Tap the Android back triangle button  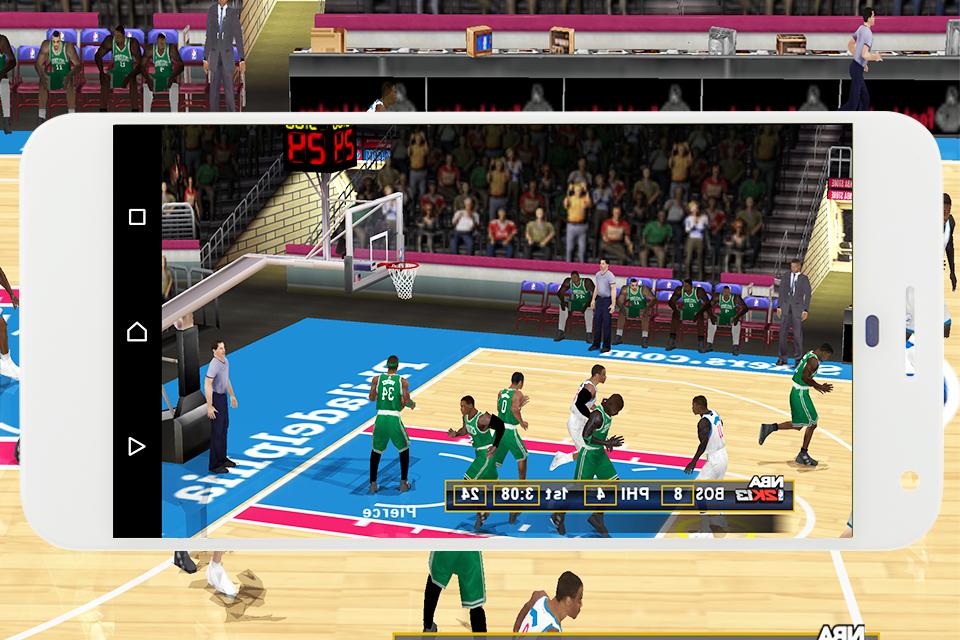[x=137, y=445]
